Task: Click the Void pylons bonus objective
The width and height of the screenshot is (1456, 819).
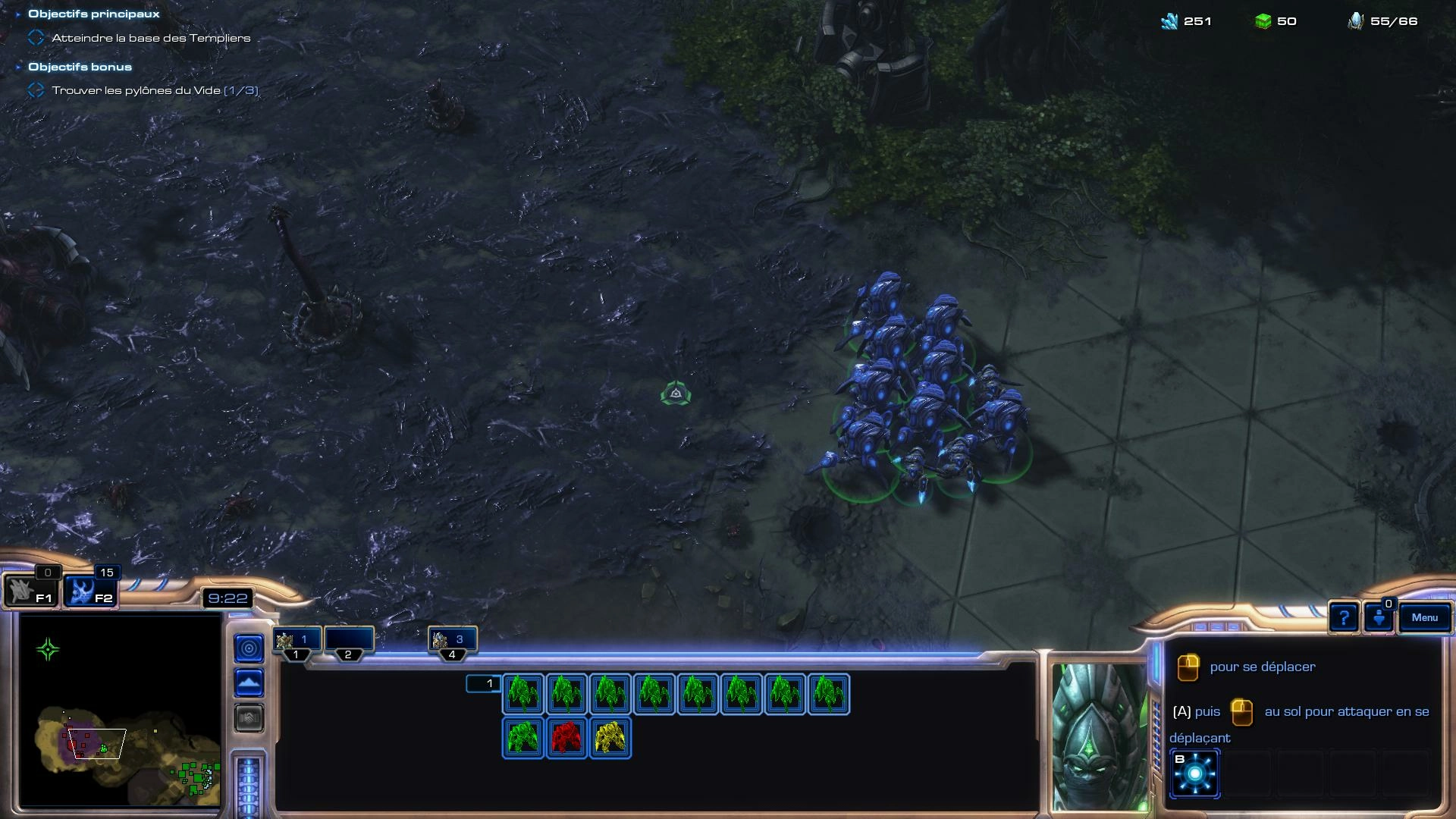Action: click(x=154, y=90)
